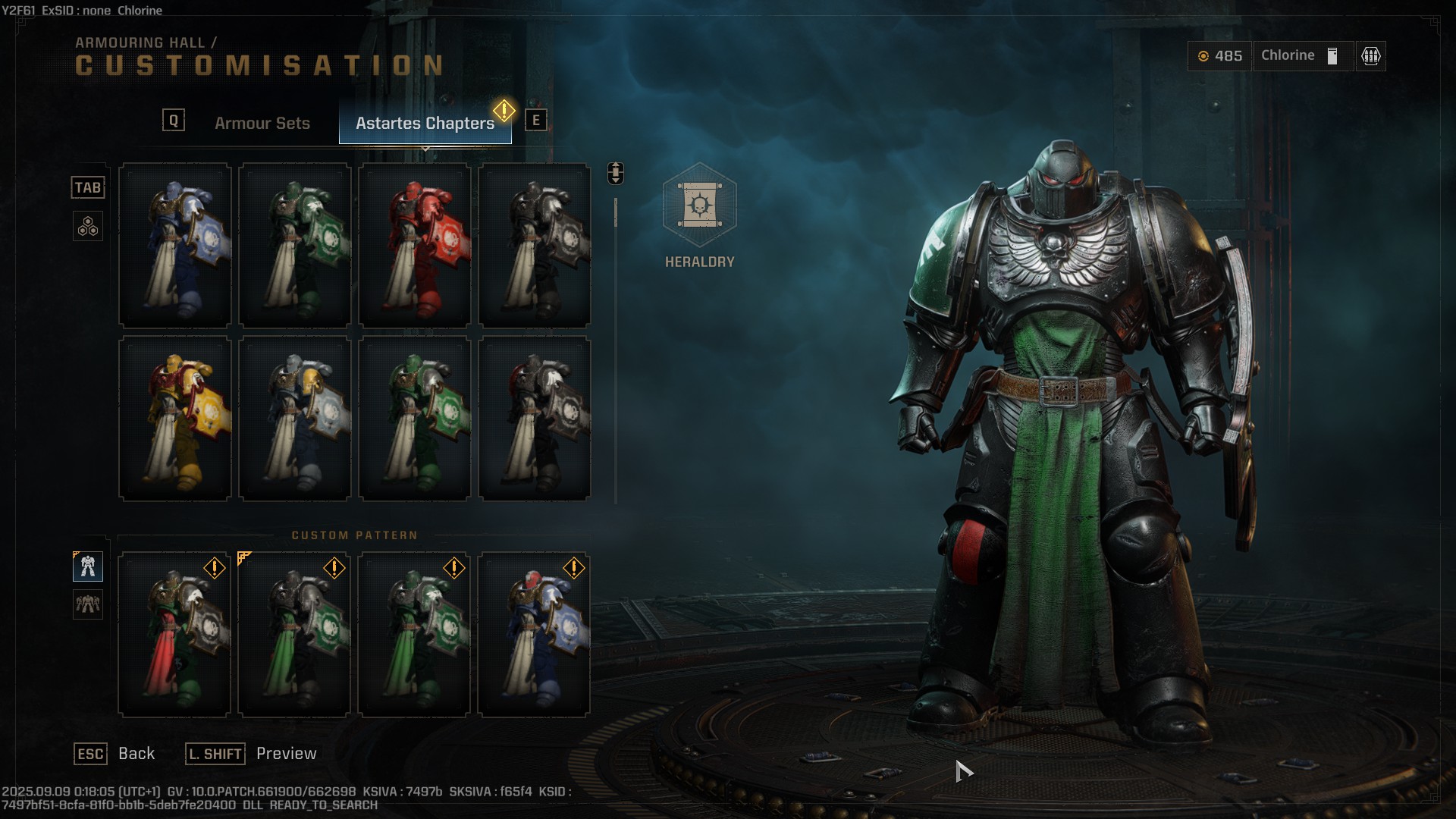This screenshot has width=1456, height=819.
Task: Select the hex cluster filter icon below TAB
Action: click(x=88, y=226)
